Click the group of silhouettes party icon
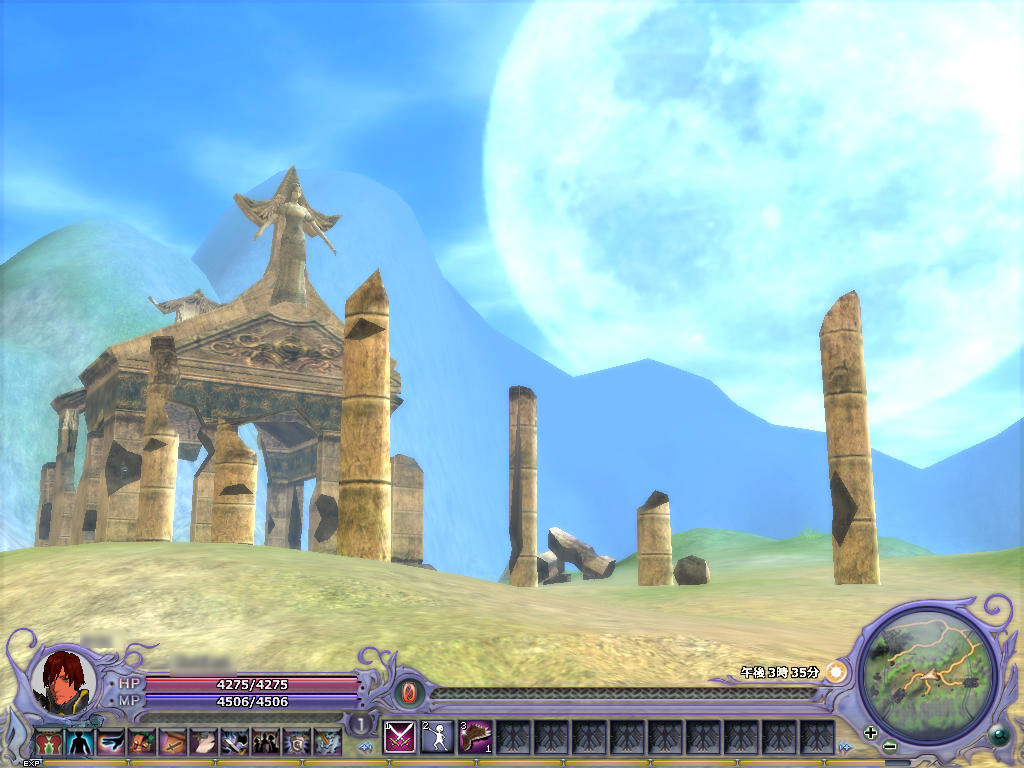 click(266, 742)
